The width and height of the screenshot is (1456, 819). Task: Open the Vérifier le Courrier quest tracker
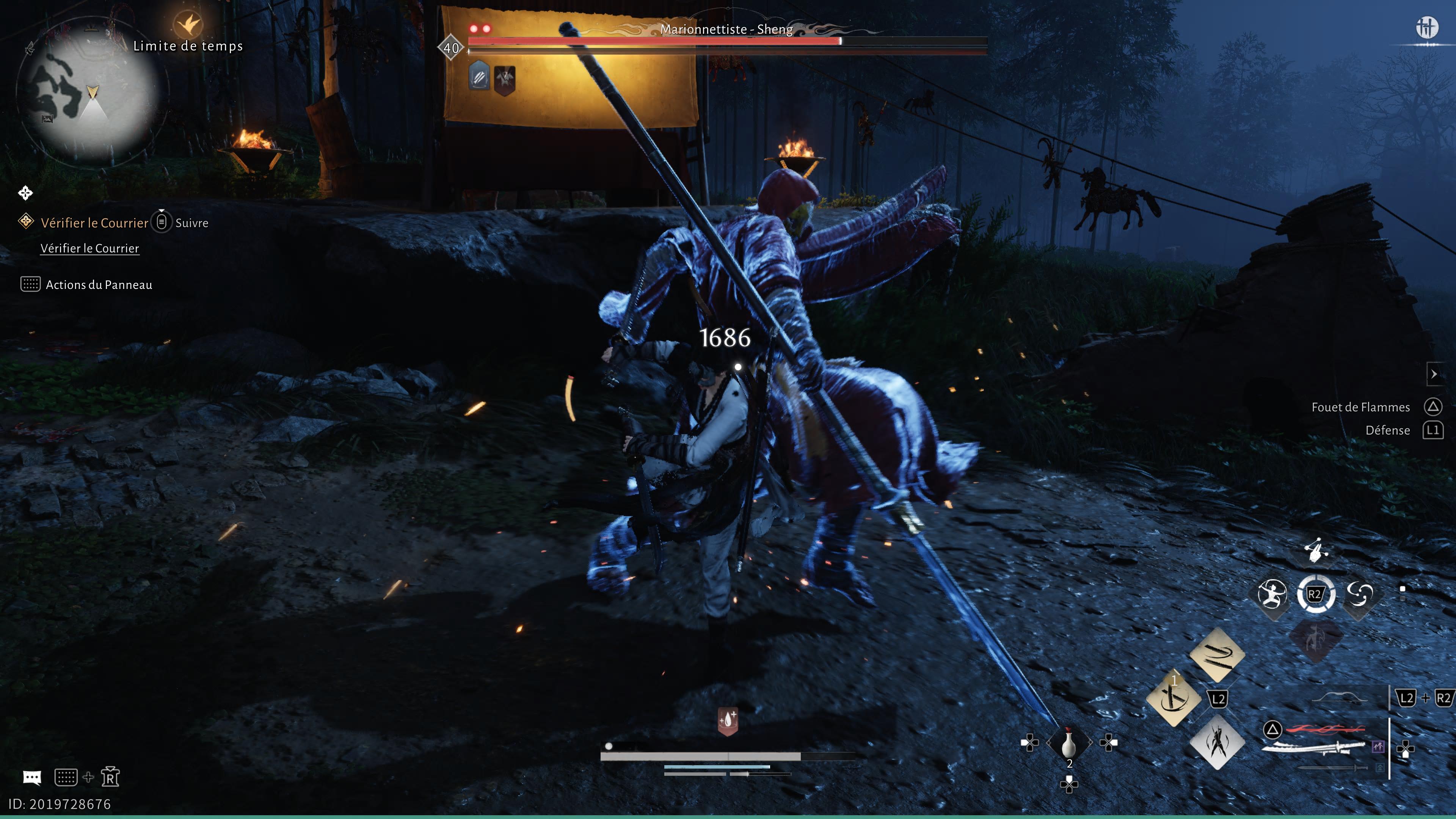94,223
